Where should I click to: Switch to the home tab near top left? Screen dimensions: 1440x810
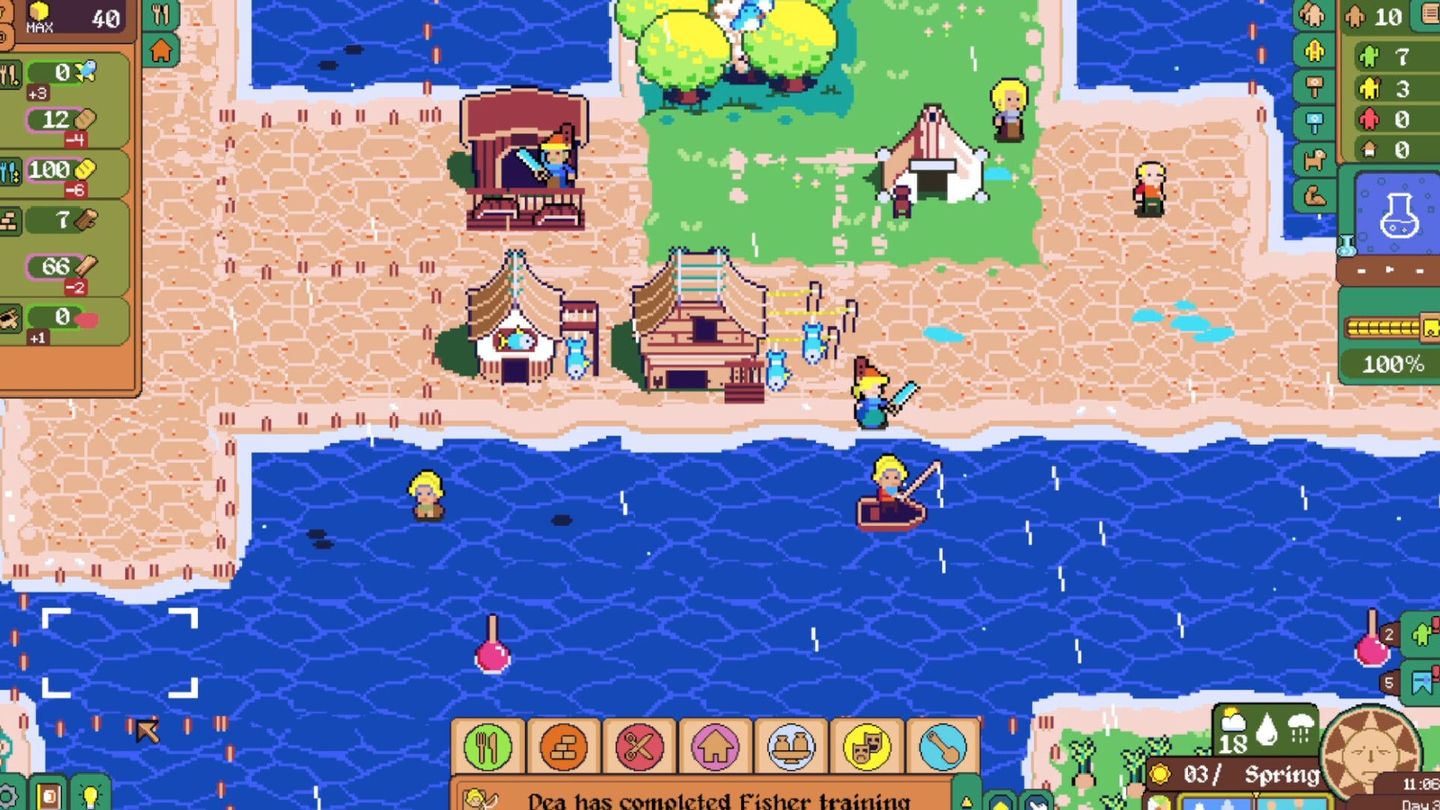coord(162,45)
